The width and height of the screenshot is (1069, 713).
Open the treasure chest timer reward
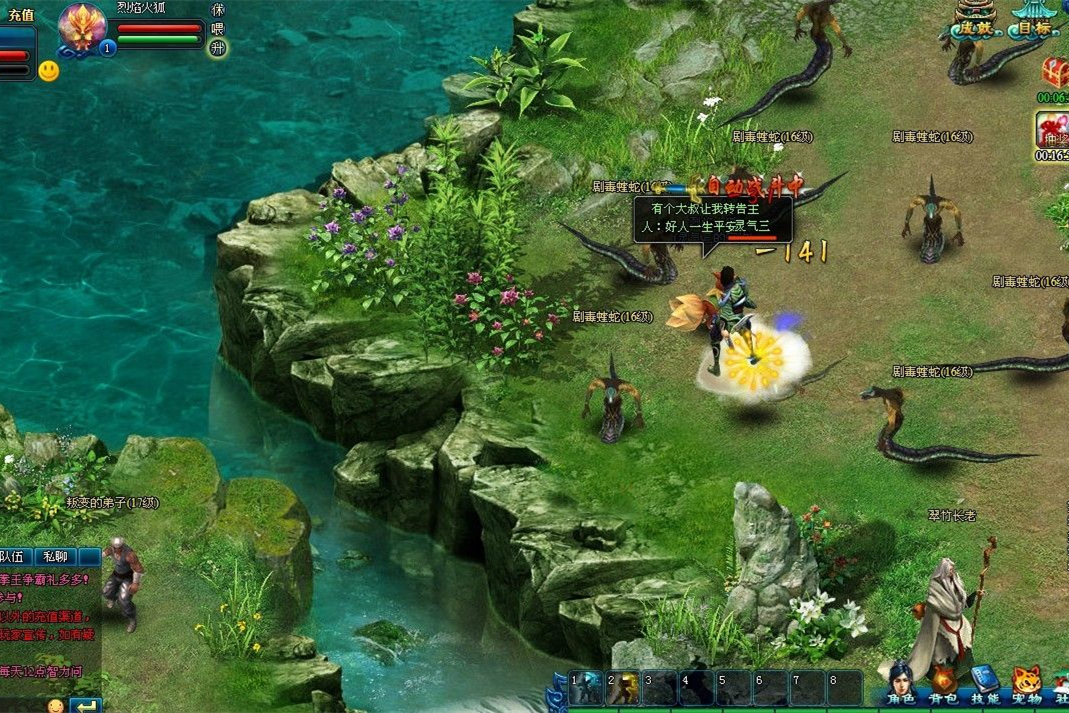click(x=1054, y=72)
